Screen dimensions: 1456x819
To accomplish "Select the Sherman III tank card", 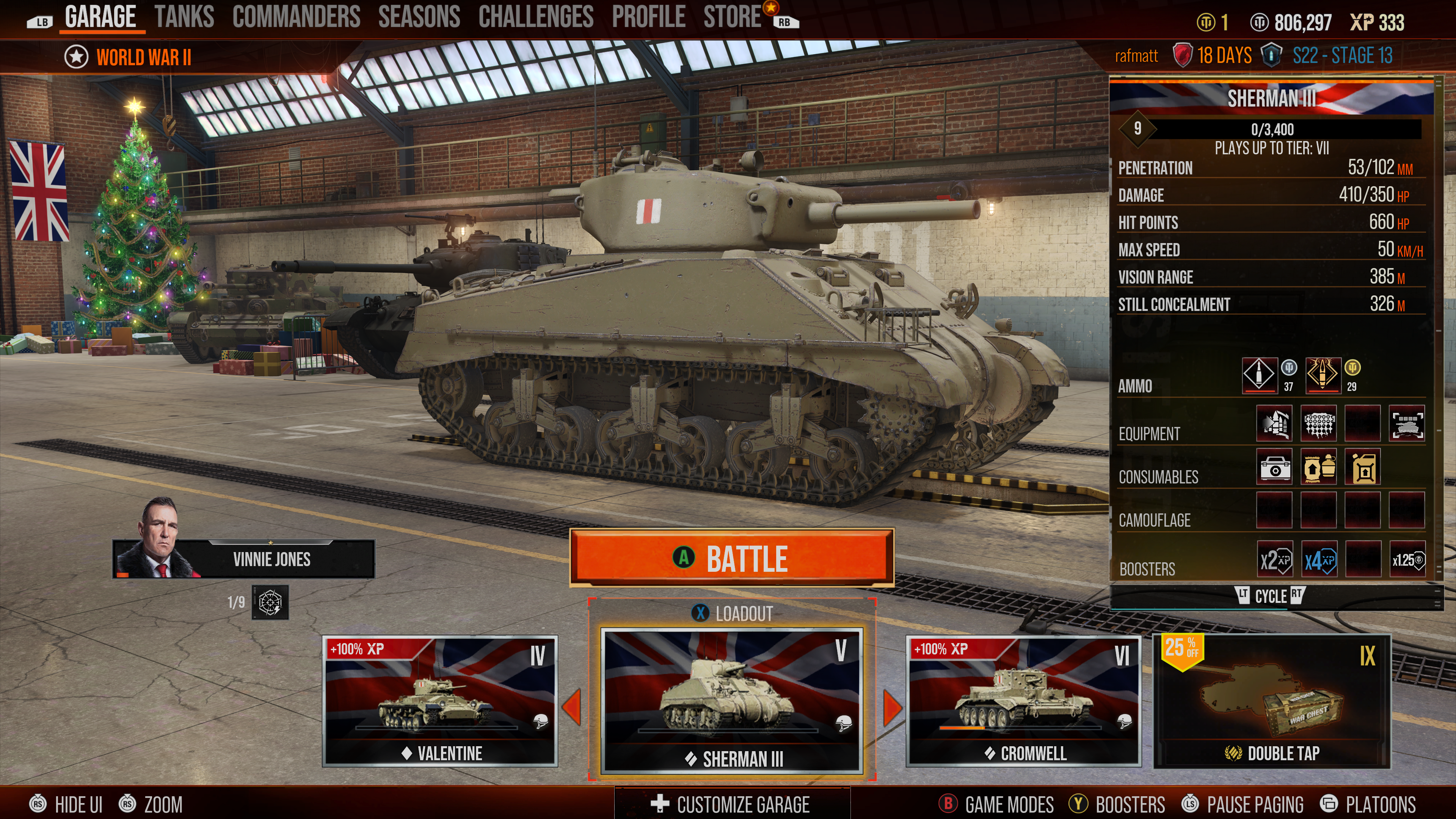I will 732,700.
